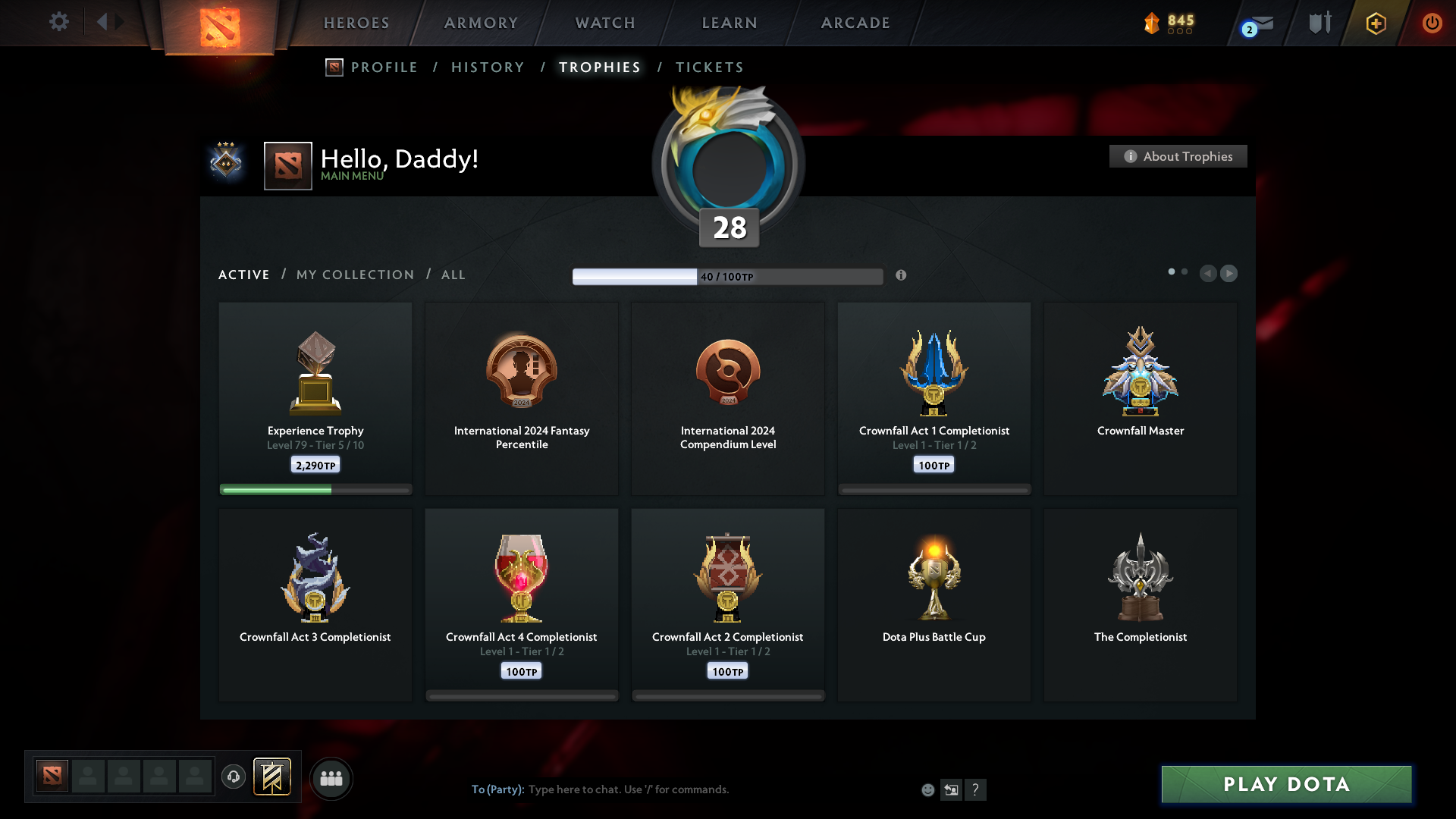The height and width of the screenshot is (819, 1456).
Task: Open the Armory inventory shield icon
Action: pos(1319,23)
